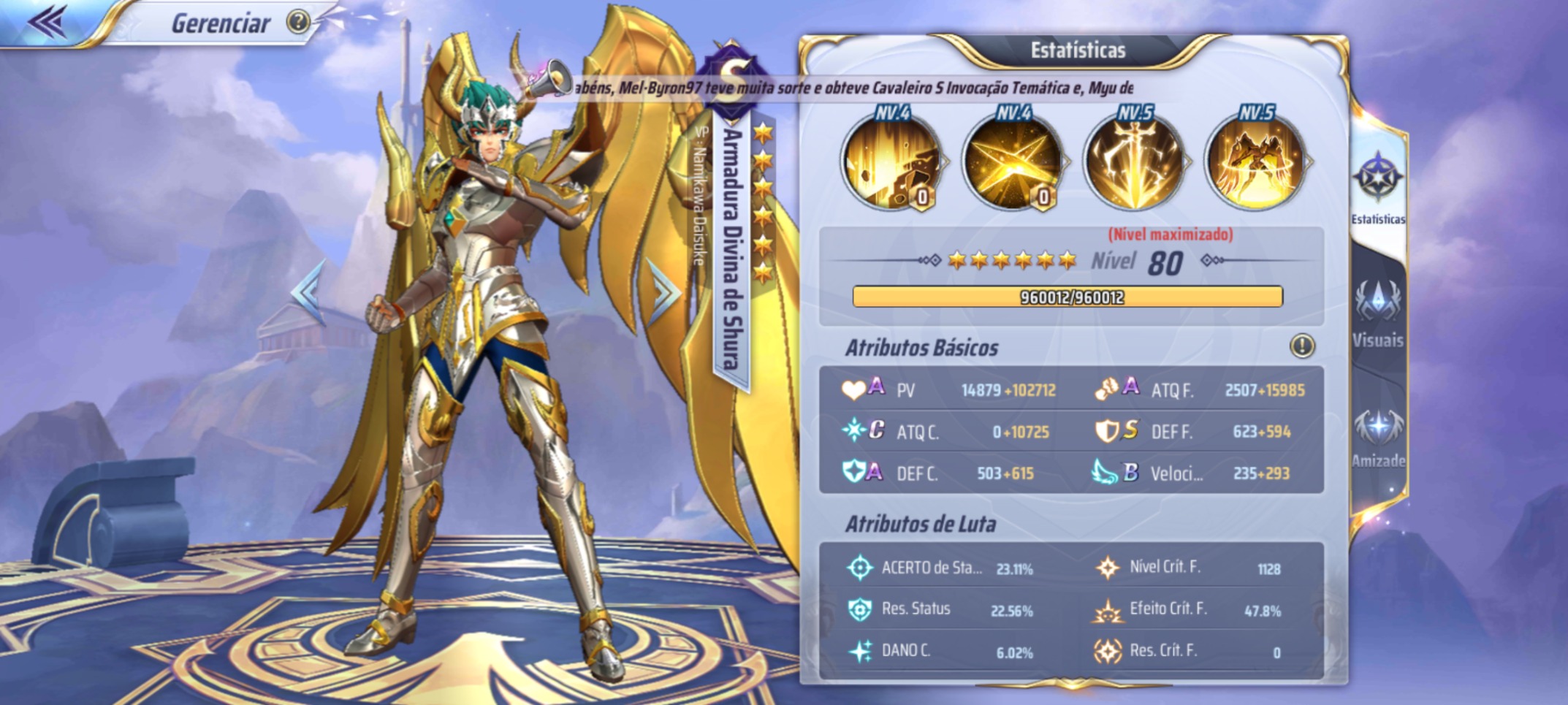Show the previous knight with left arrow
The height and width of the screenshot is (705, 1568).
(308, 293)
